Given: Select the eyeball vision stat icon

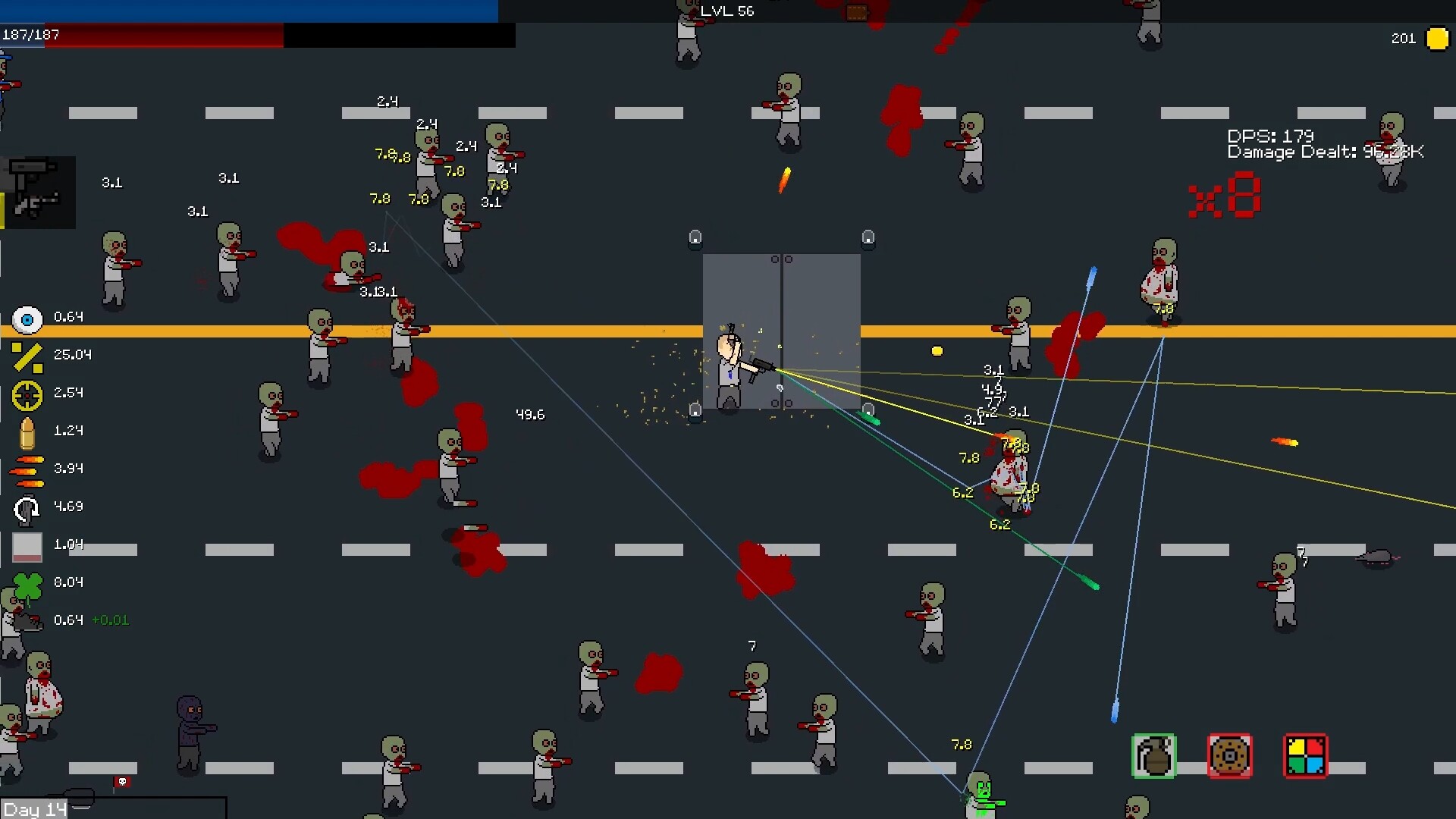Looking at the screenshot, I should pyautogui.click(x=27, y=319).
